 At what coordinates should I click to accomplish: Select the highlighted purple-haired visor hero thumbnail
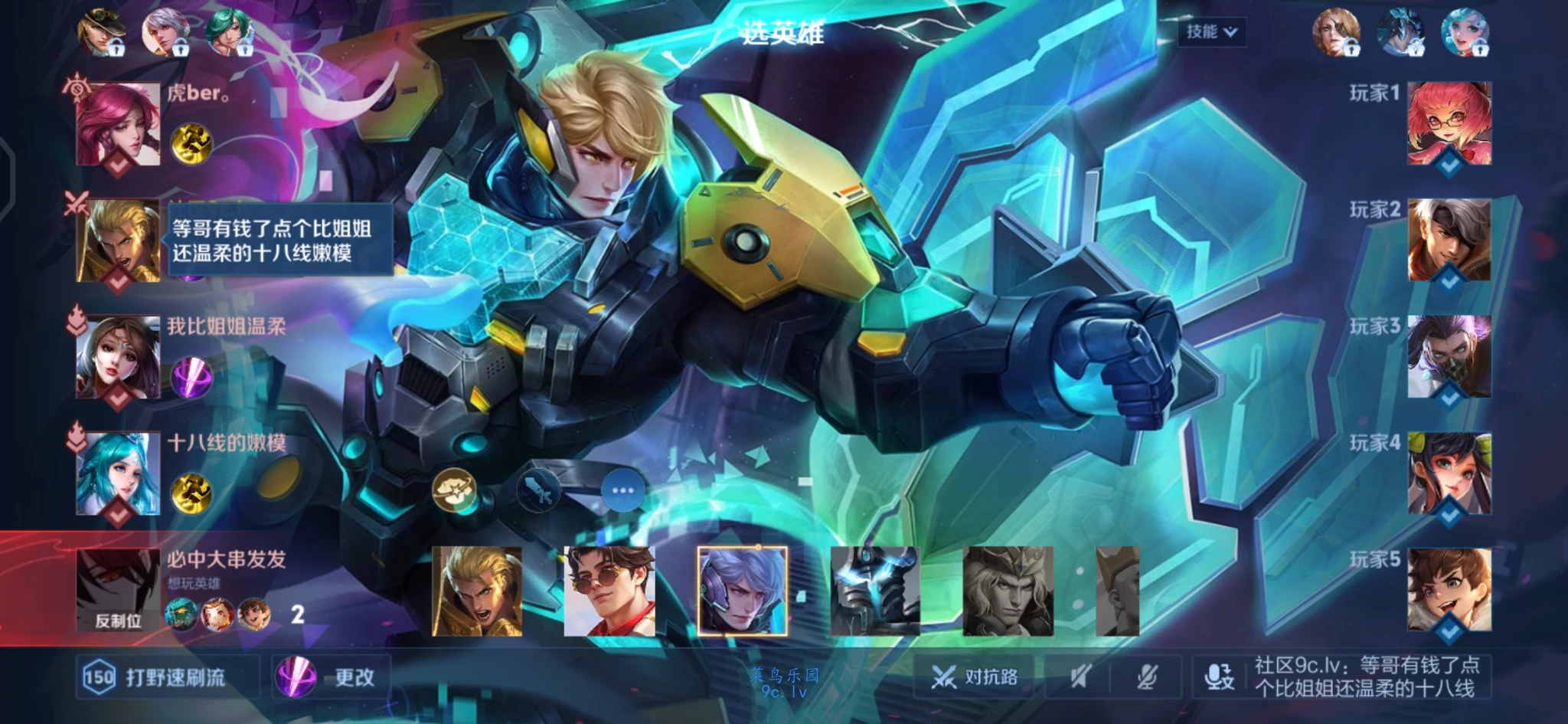coord(742,591)
